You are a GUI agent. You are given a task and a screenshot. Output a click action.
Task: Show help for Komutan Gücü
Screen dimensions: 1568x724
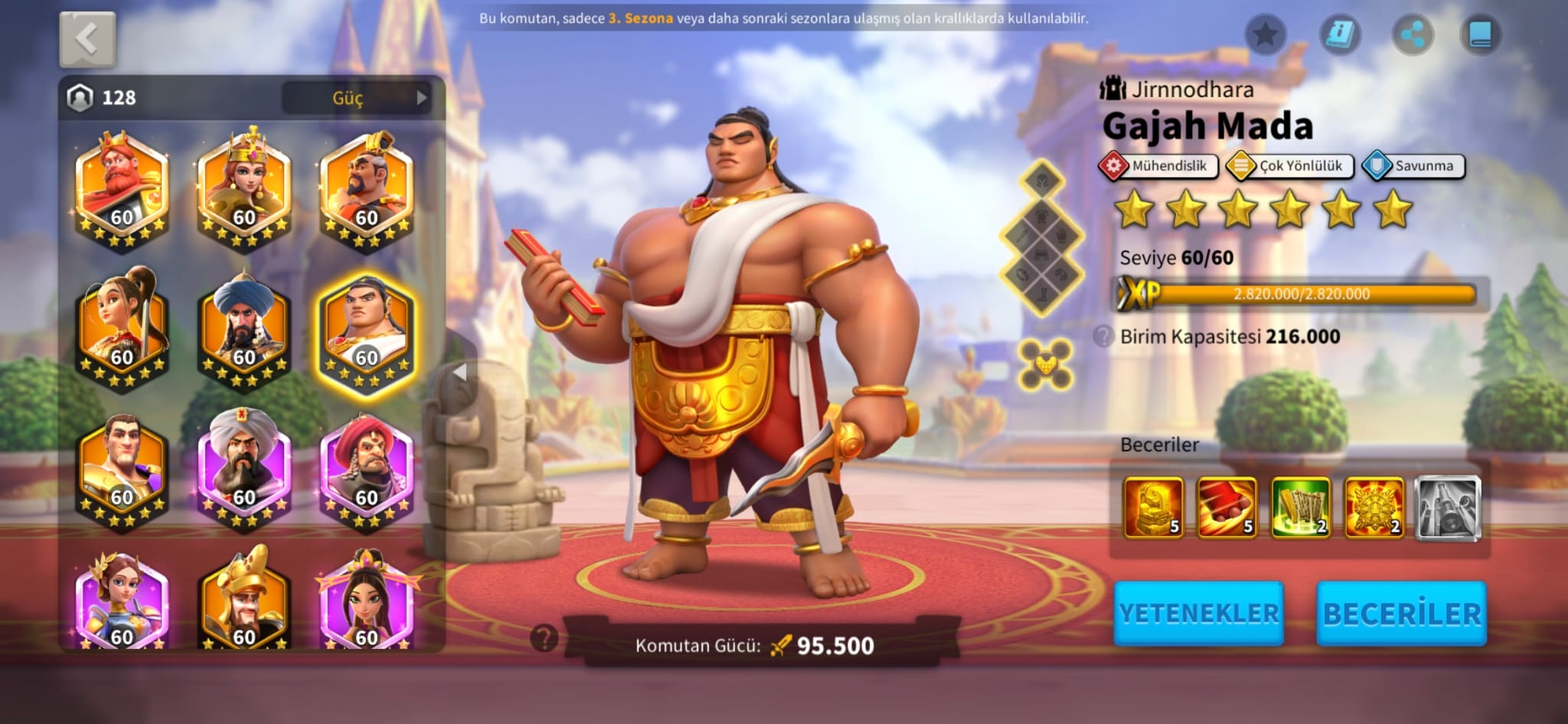[544, 637]
